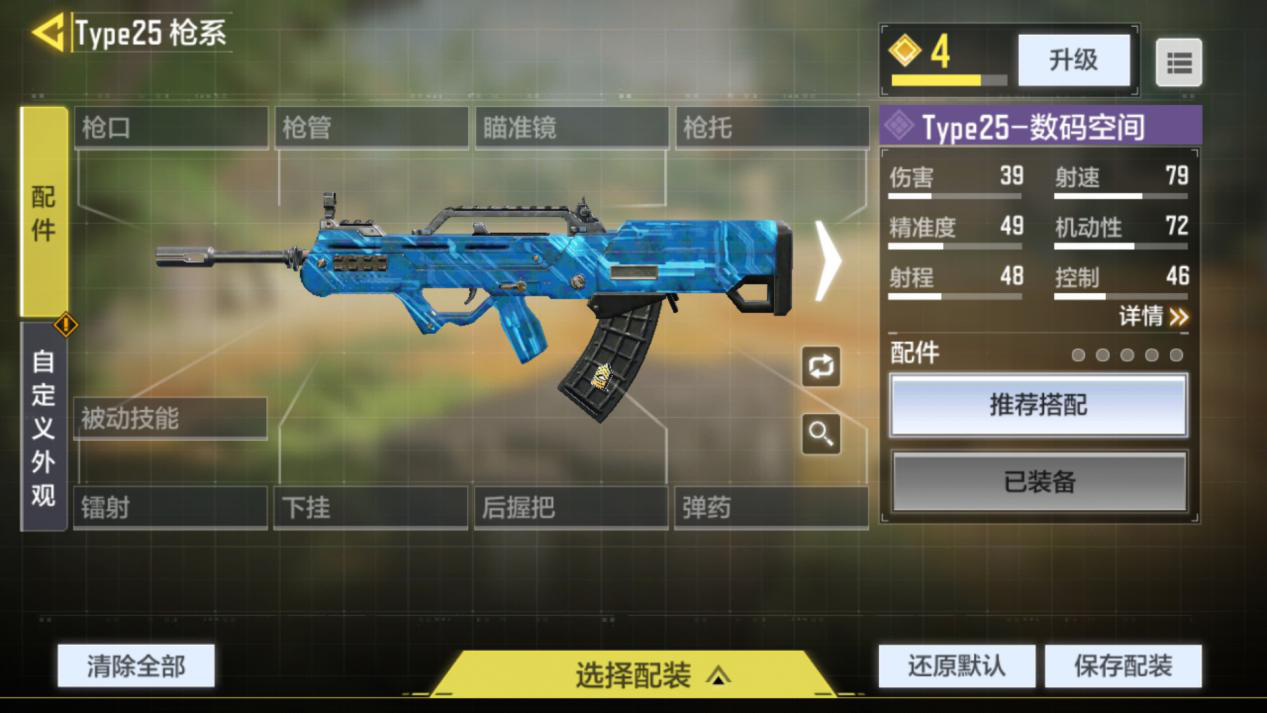Show weapon stat 详情 details

(x=1154, y=317)
